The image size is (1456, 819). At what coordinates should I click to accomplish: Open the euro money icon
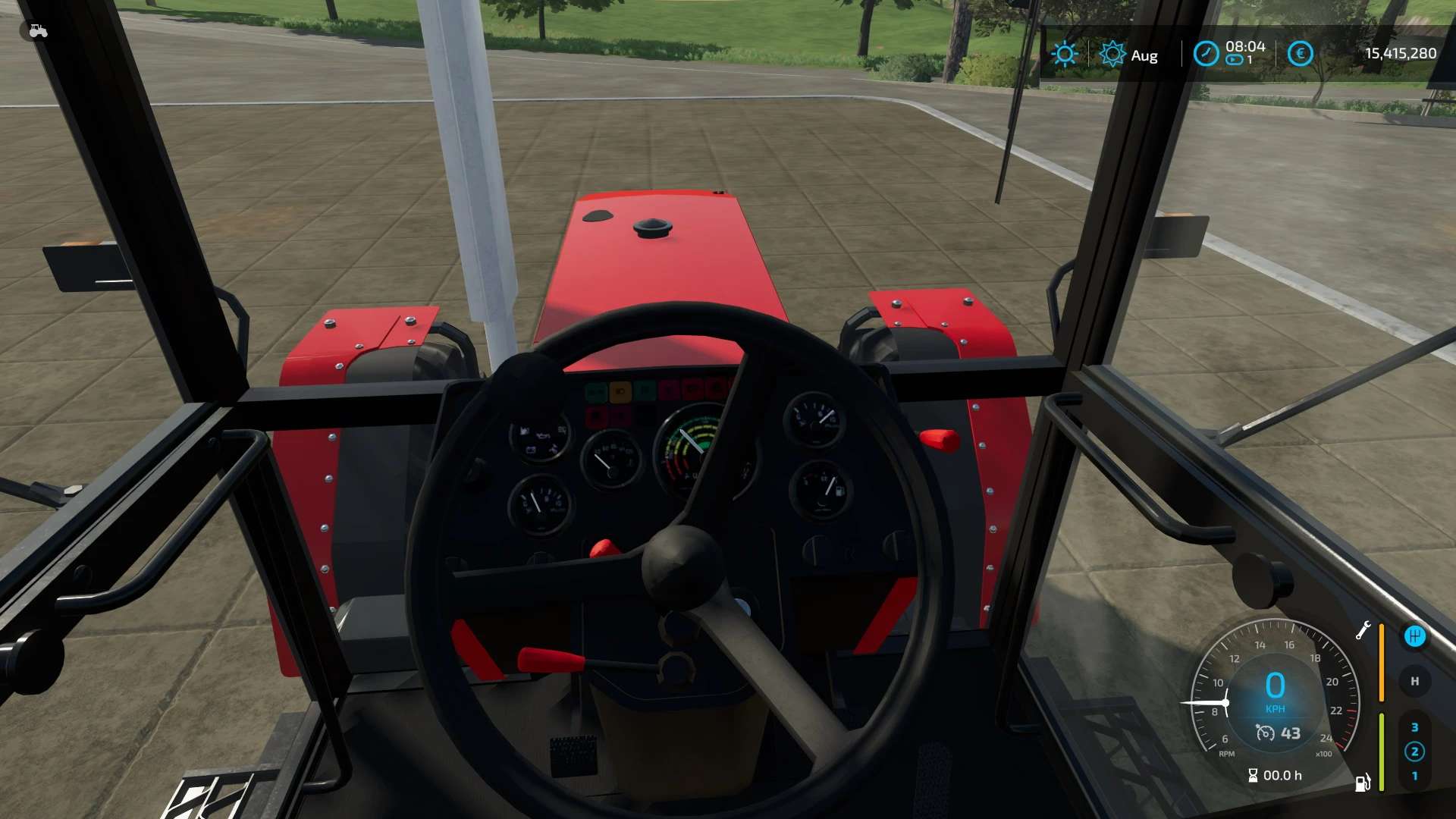pos(1300,54)
